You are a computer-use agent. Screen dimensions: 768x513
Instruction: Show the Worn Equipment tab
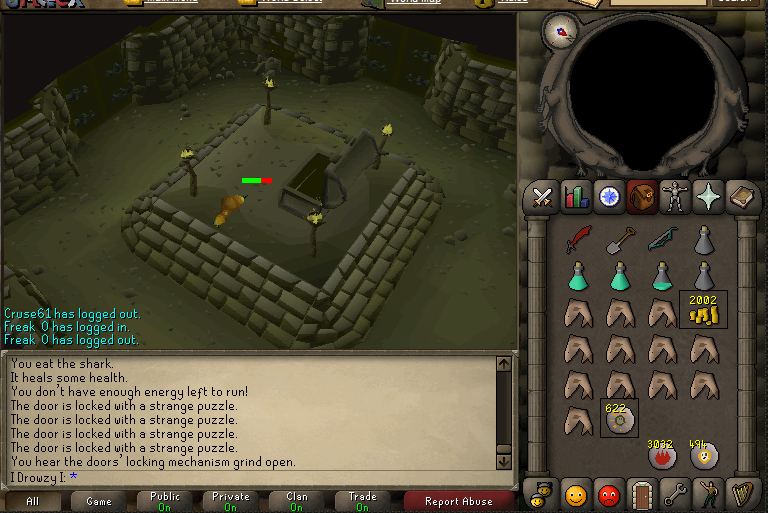coord(675,197)
